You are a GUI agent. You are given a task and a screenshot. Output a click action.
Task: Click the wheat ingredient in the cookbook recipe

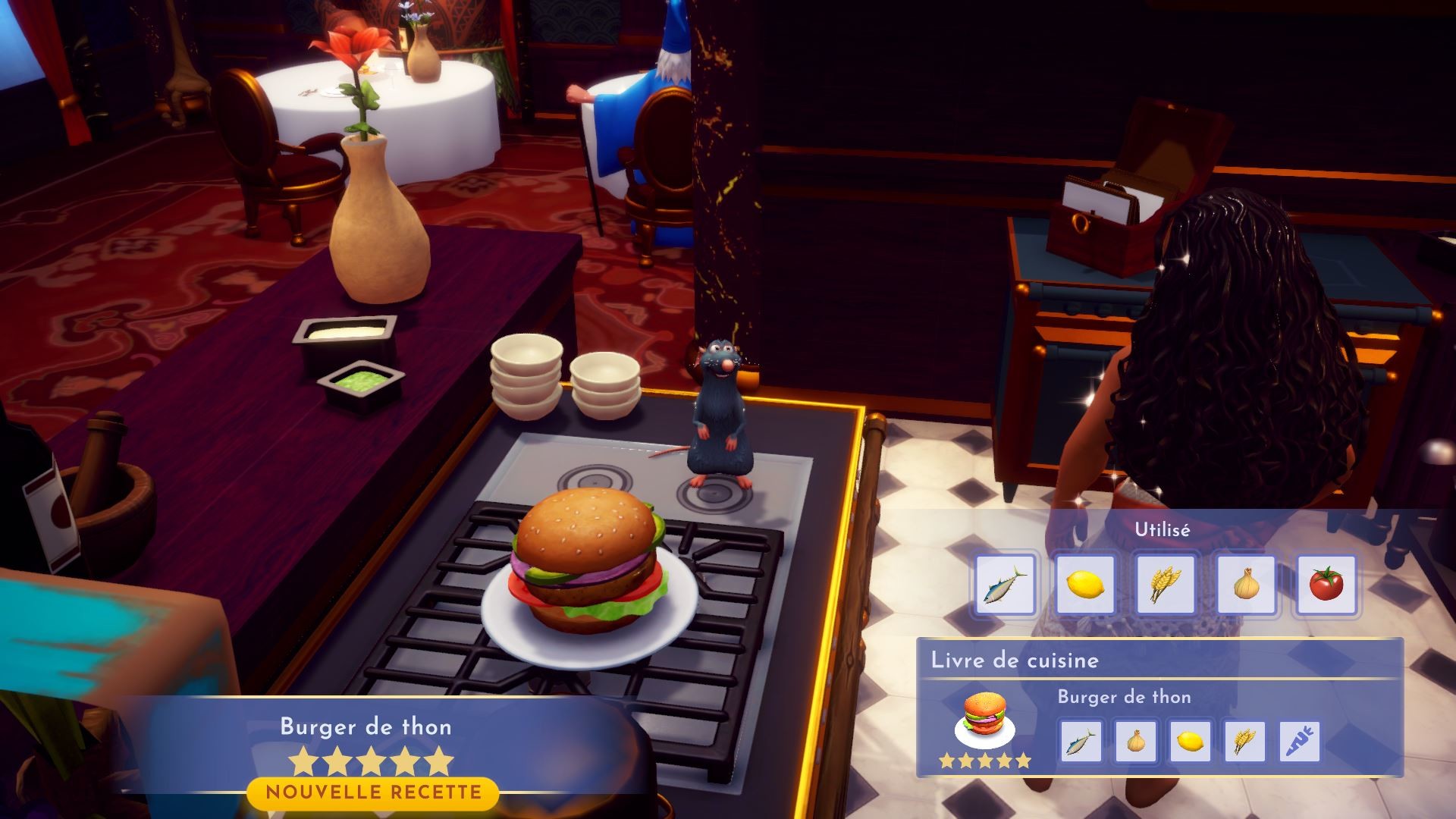[x=1244, y=741]
